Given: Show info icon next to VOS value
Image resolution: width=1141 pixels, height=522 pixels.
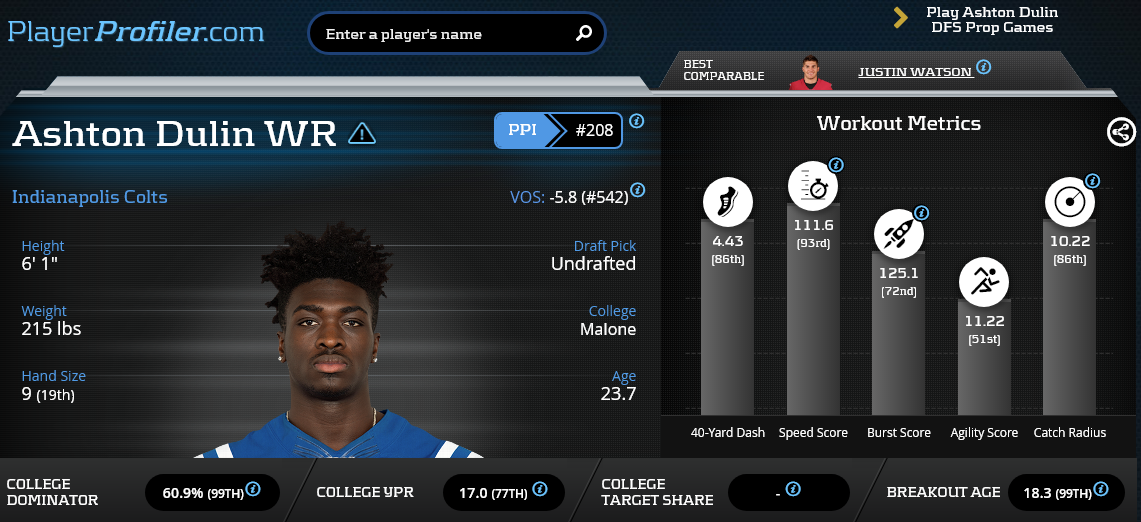Looking at the screenshot, I should click(638, 190).
